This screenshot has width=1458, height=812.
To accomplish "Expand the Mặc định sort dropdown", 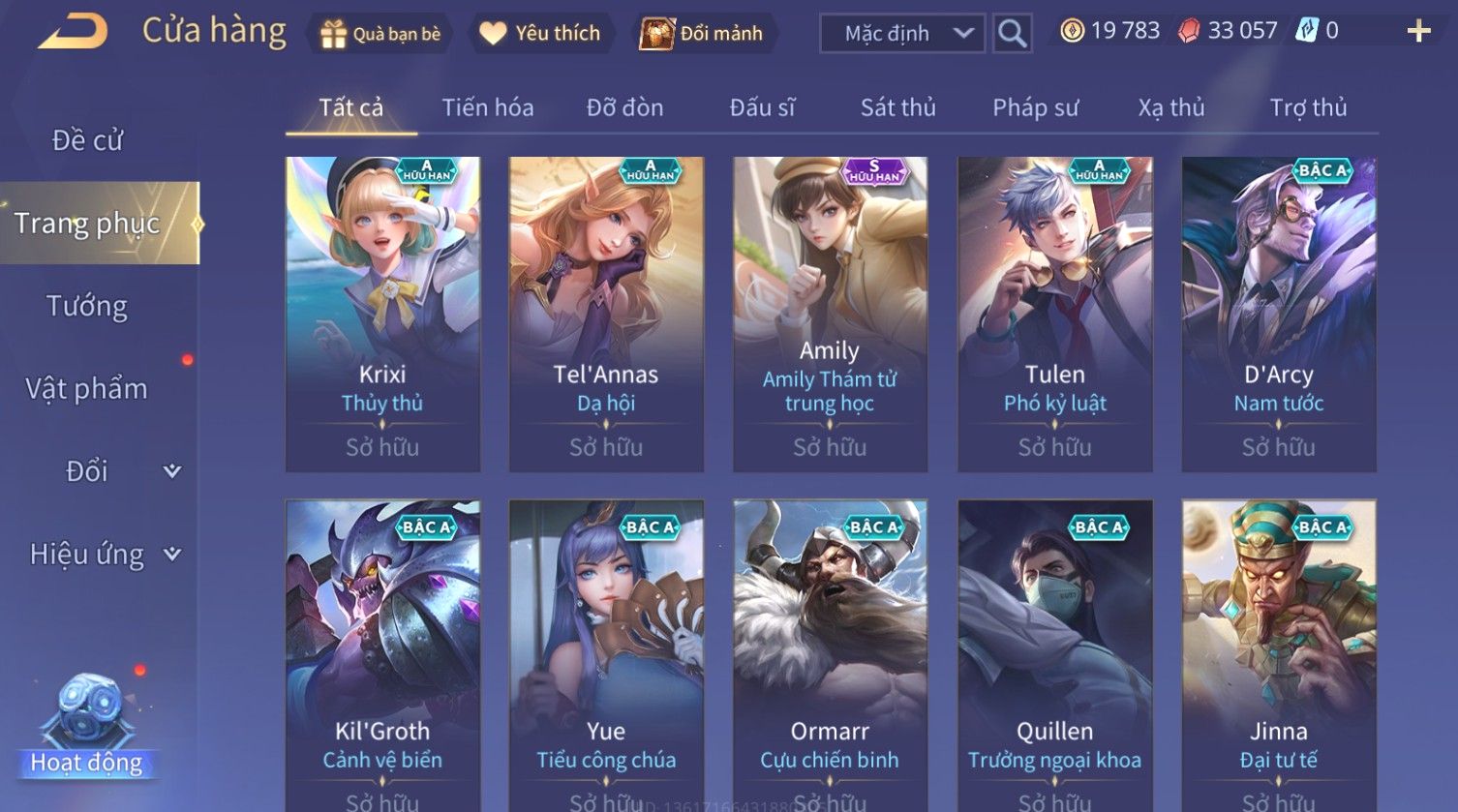I will (902, 34).
